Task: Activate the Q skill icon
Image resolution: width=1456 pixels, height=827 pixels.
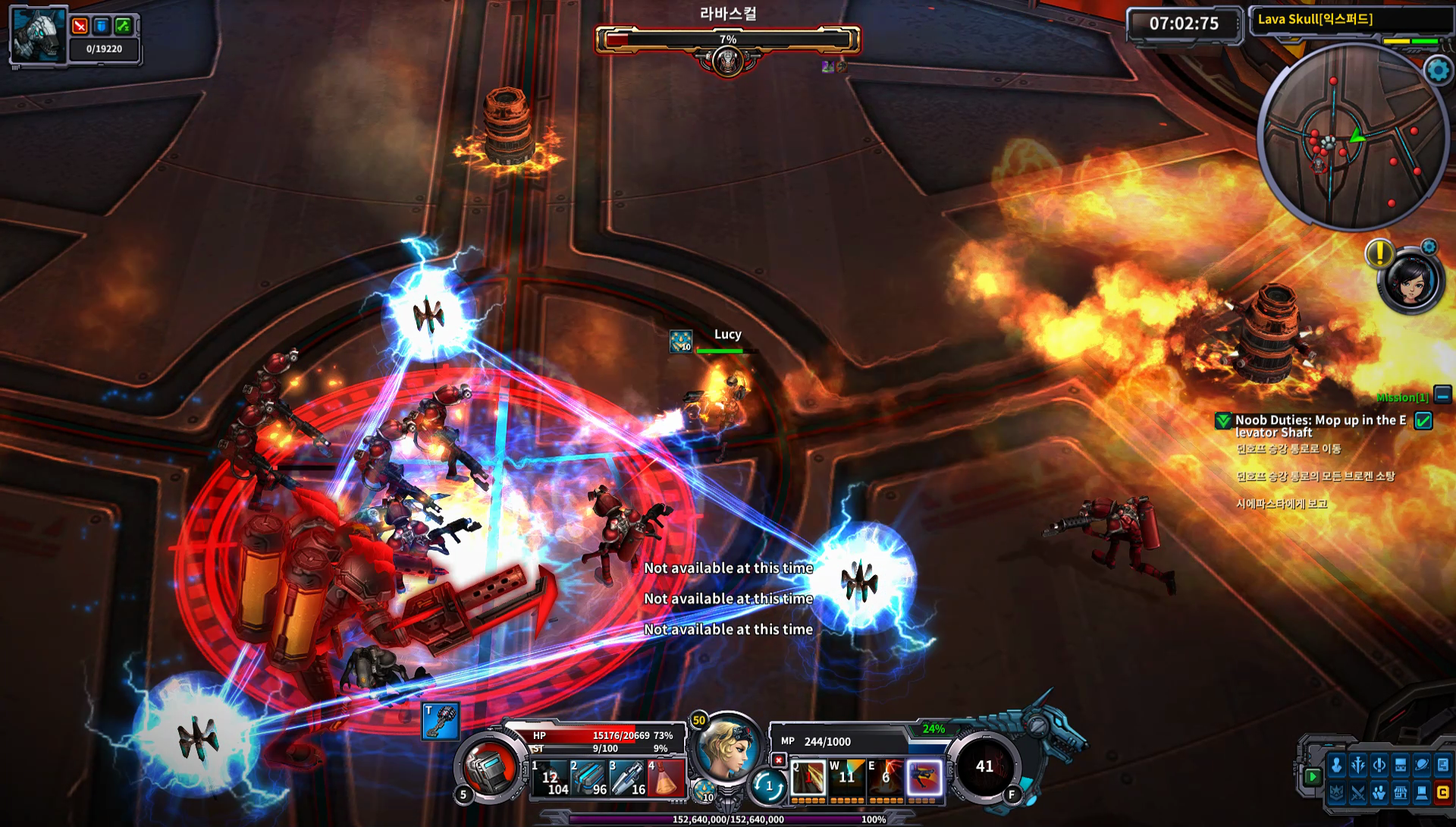Action: [x=808, y=778]
